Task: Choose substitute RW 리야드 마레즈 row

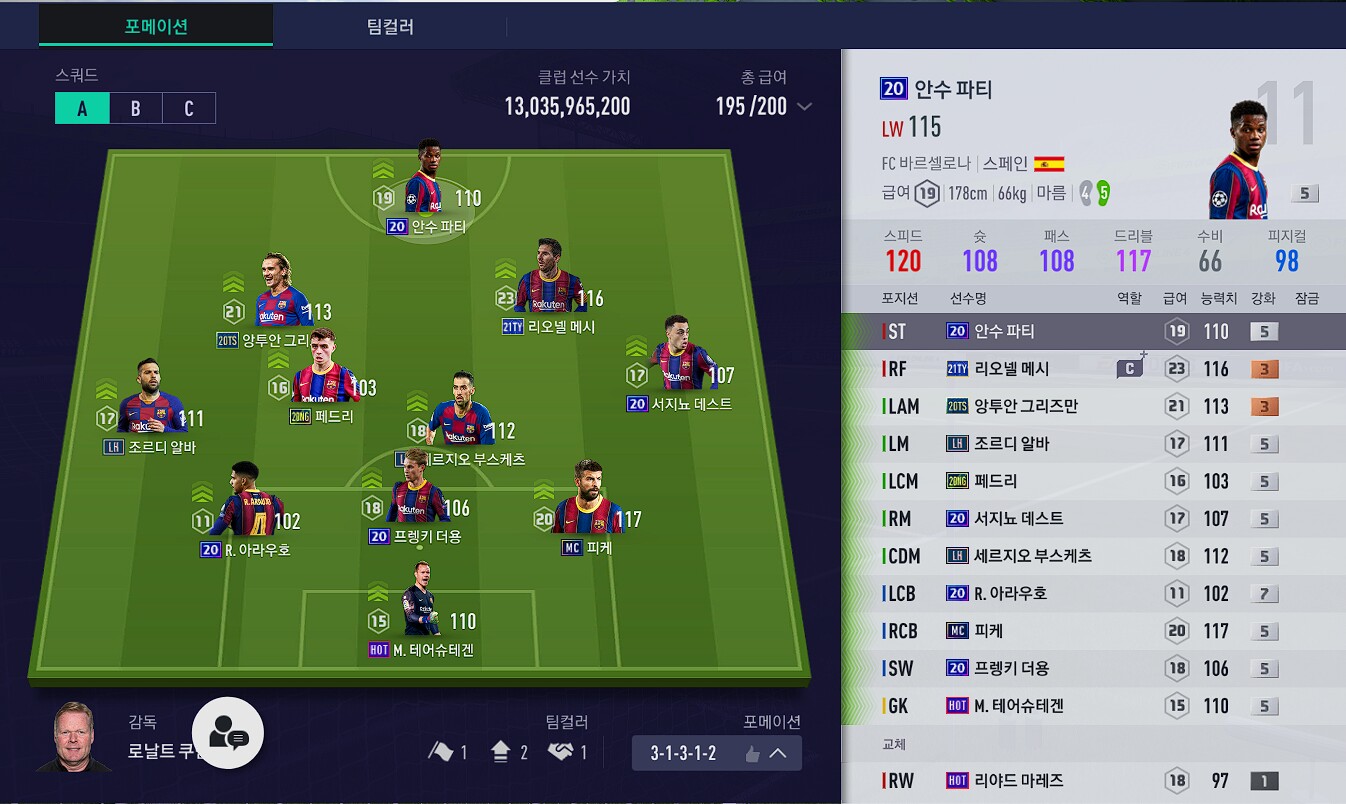Action: [1093, 781]
